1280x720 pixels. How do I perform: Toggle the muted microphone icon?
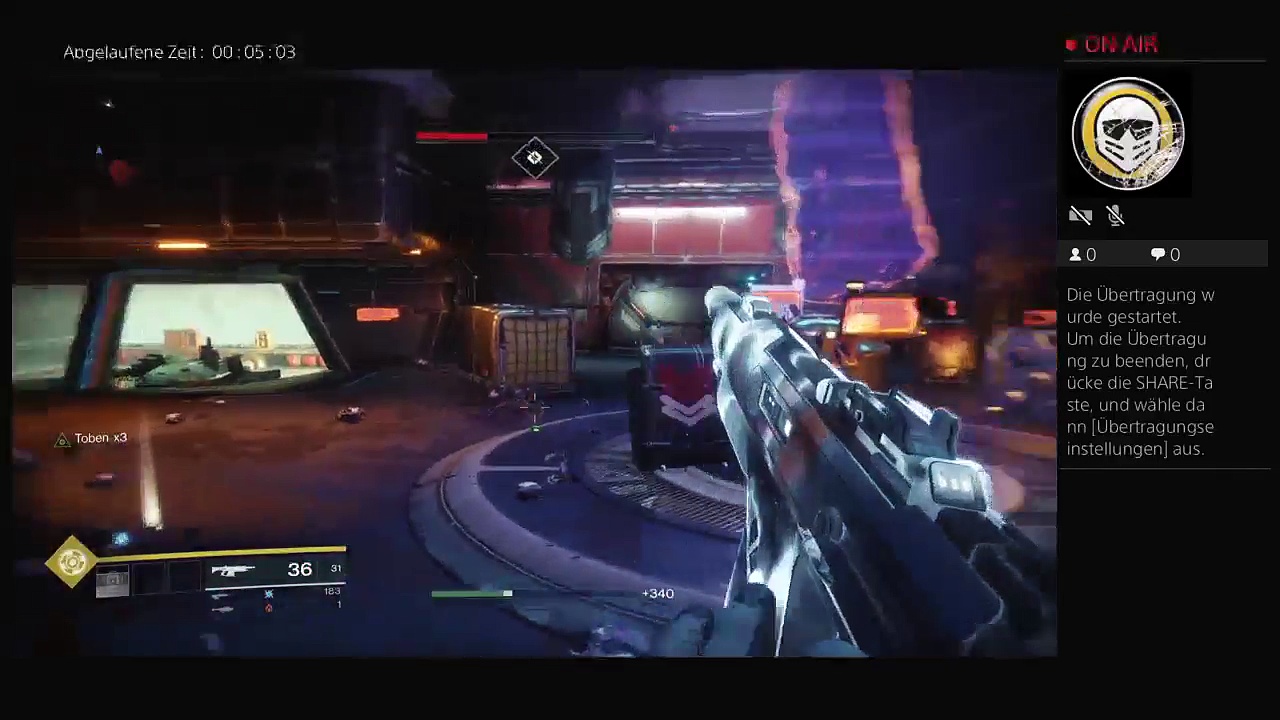pos(1116,215)
